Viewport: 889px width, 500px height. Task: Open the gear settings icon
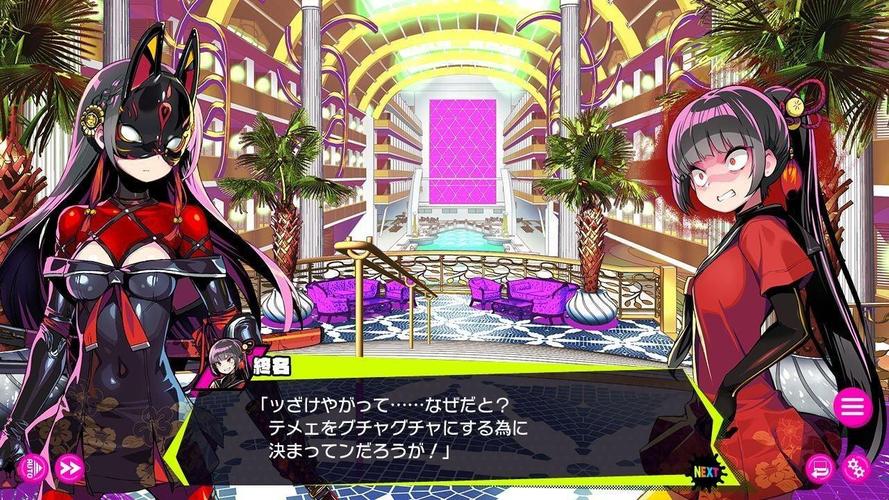tap(856, 467)
